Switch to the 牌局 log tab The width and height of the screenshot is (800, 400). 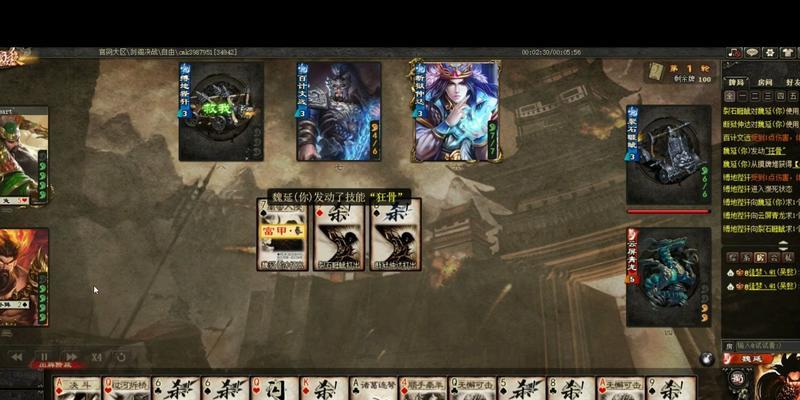pos(736,83)
